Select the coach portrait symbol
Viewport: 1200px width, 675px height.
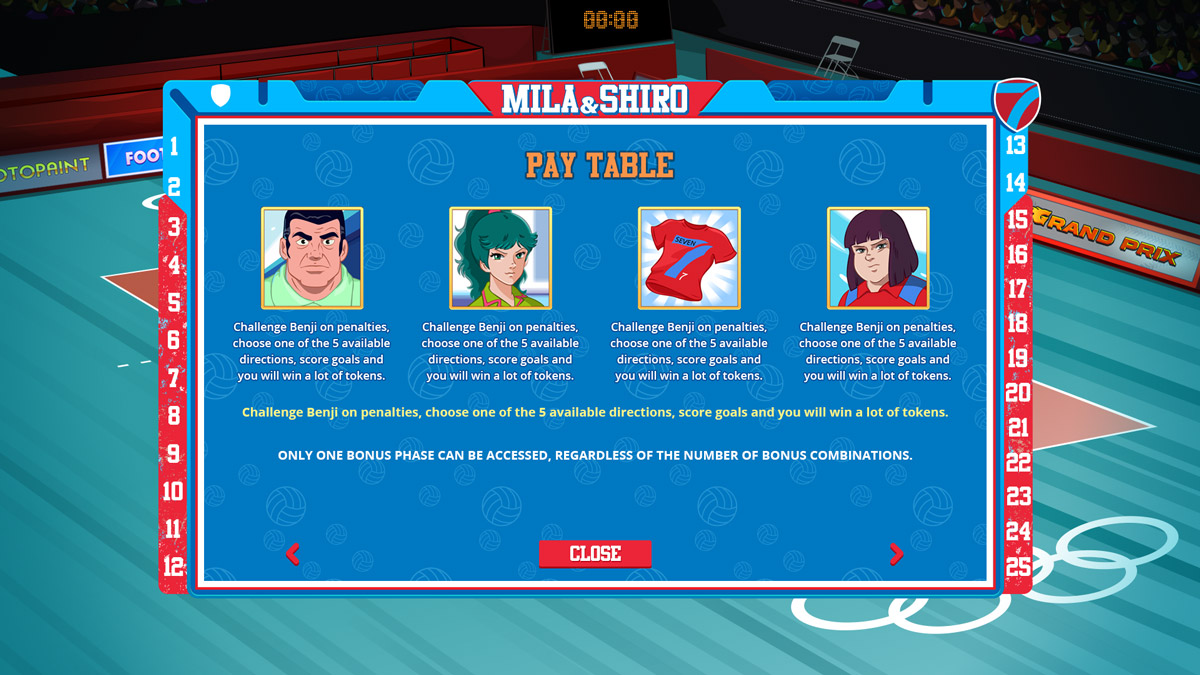(312, 258)
